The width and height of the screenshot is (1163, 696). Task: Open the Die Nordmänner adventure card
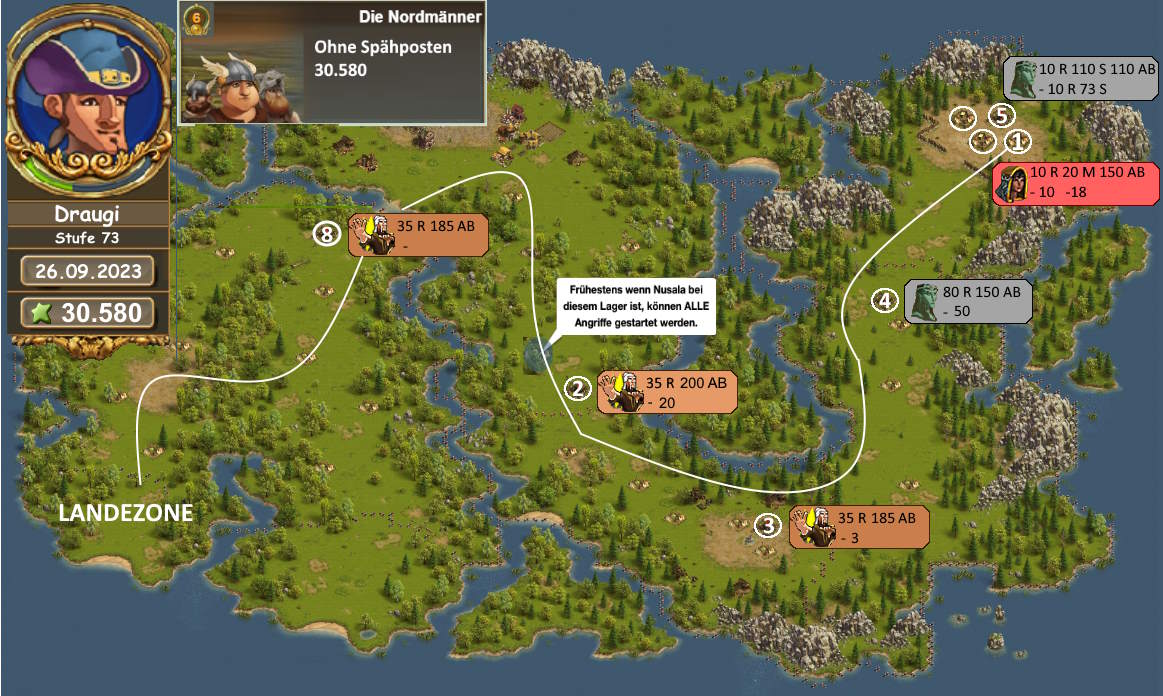[332, 62]
